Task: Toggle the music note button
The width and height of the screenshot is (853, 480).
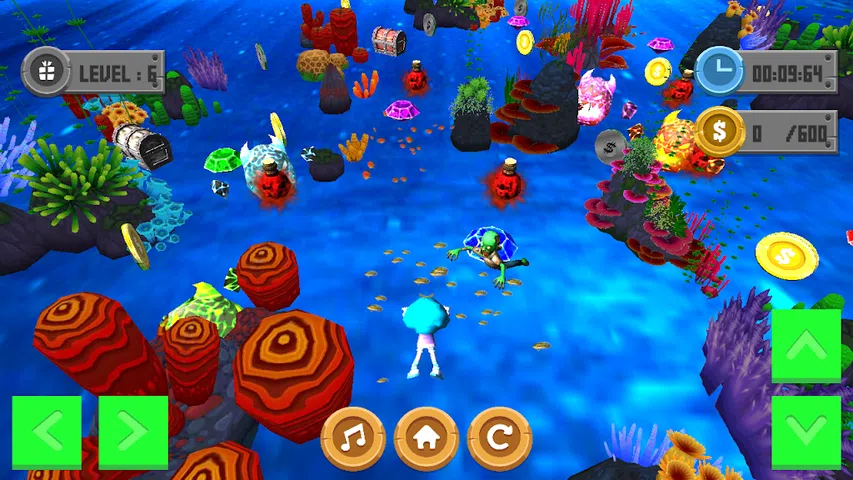Action: click(x=353, y=438)
